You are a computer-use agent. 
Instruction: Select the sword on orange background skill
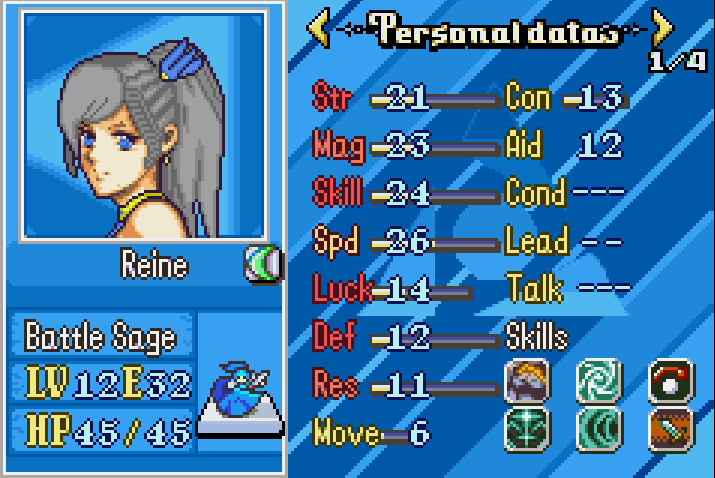[x=671, y=429]
